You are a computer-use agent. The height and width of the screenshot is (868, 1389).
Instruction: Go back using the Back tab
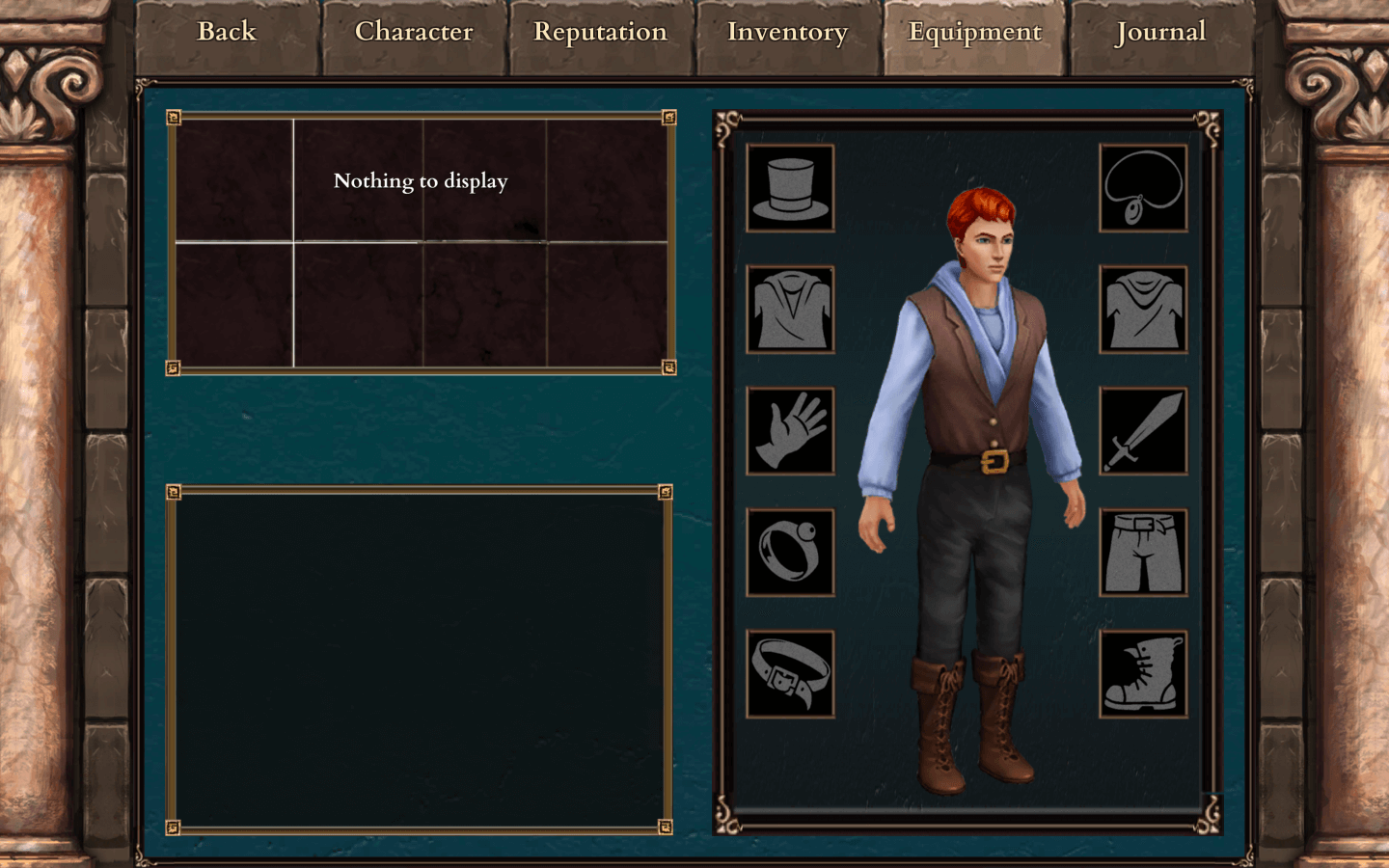(x=227, y=33)
